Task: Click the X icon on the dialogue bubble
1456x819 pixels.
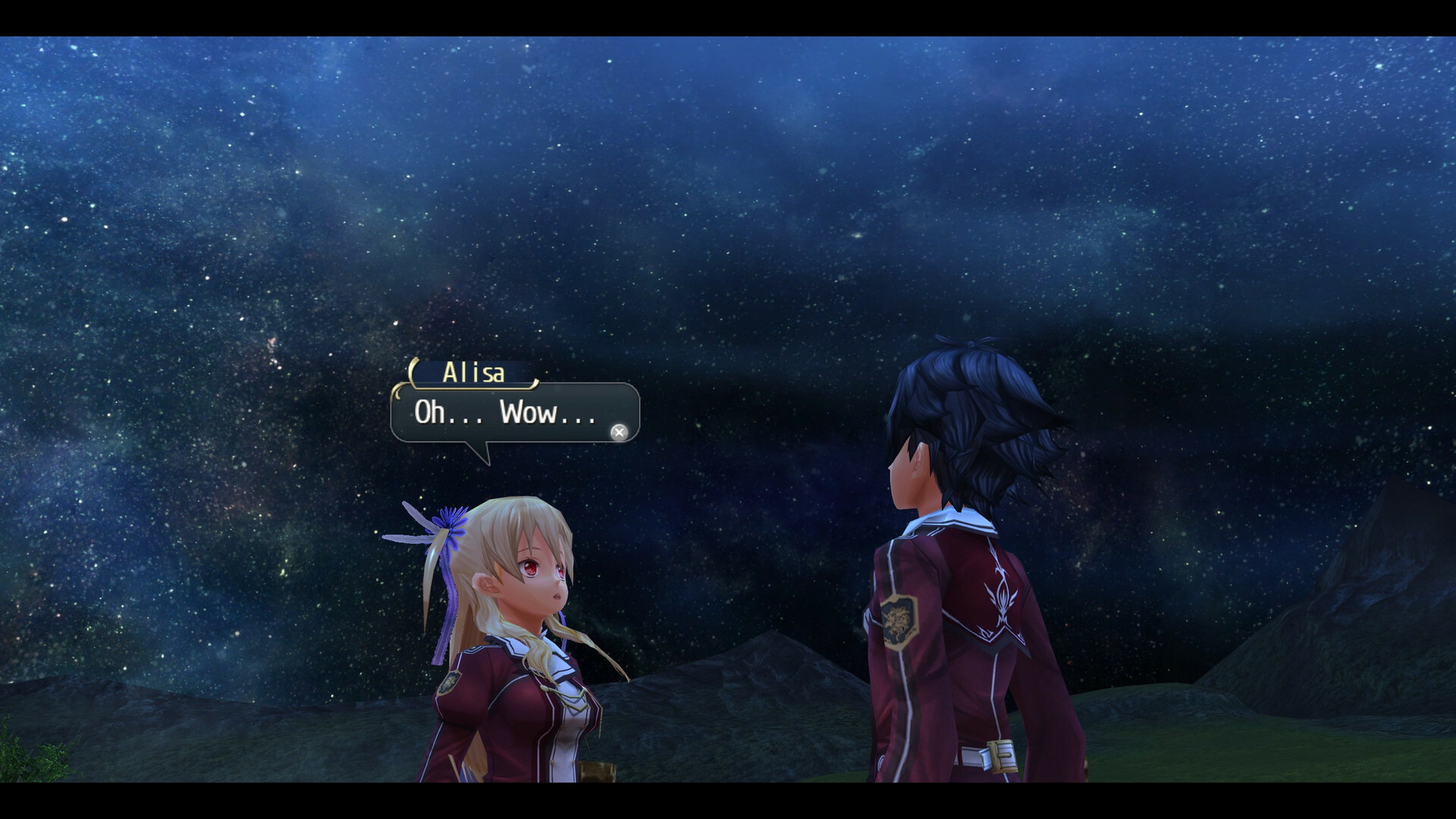Action: click(620, 432)
